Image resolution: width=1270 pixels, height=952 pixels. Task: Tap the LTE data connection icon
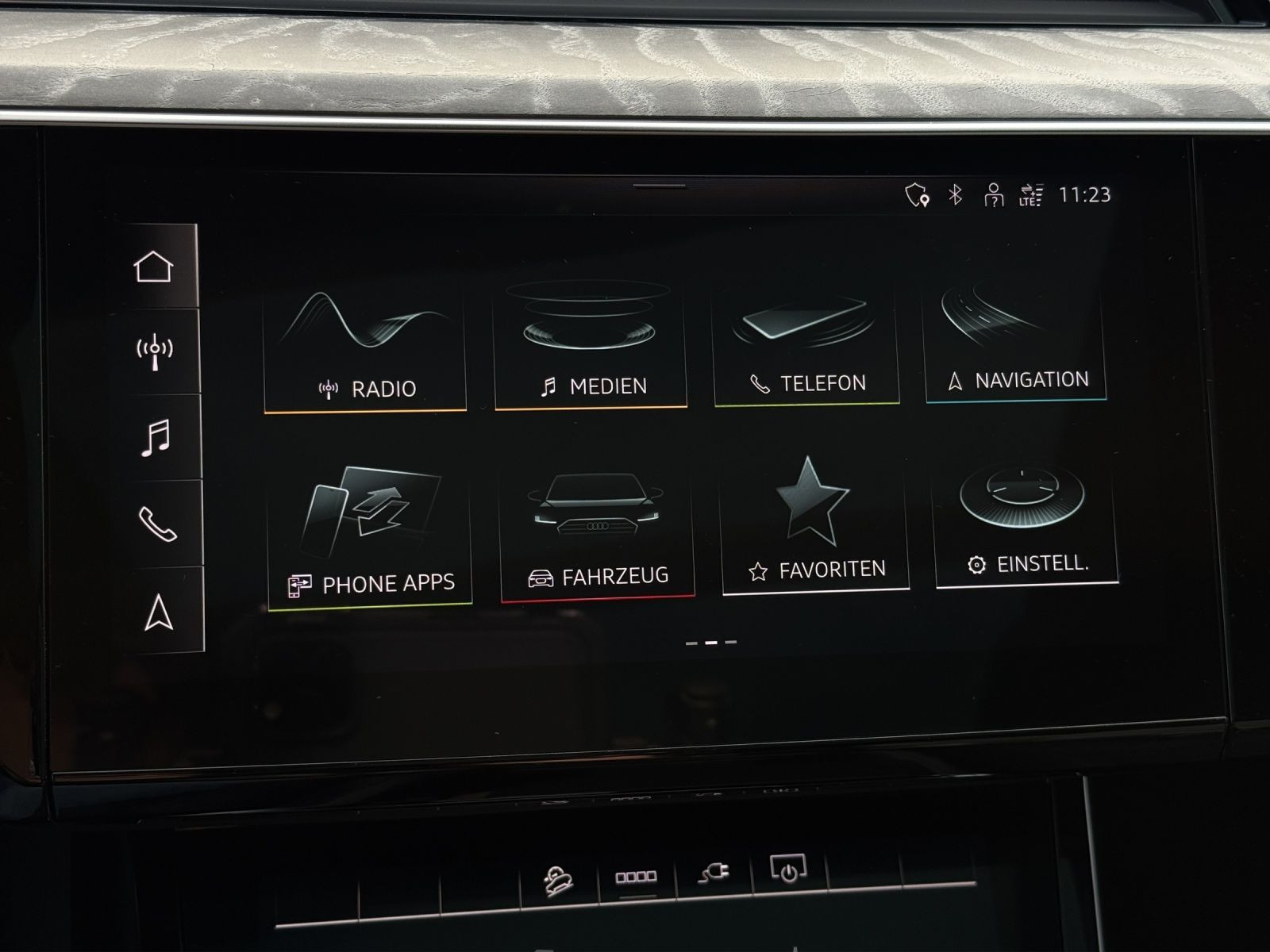(x=1030, y=195)
